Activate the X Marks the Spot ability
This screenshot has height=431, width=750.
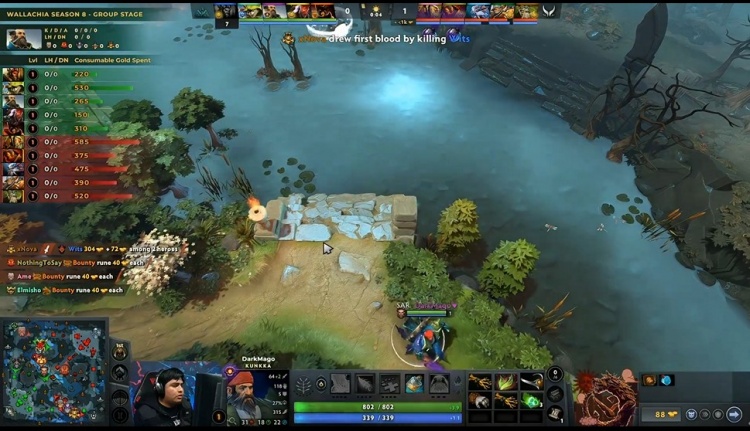389,384
